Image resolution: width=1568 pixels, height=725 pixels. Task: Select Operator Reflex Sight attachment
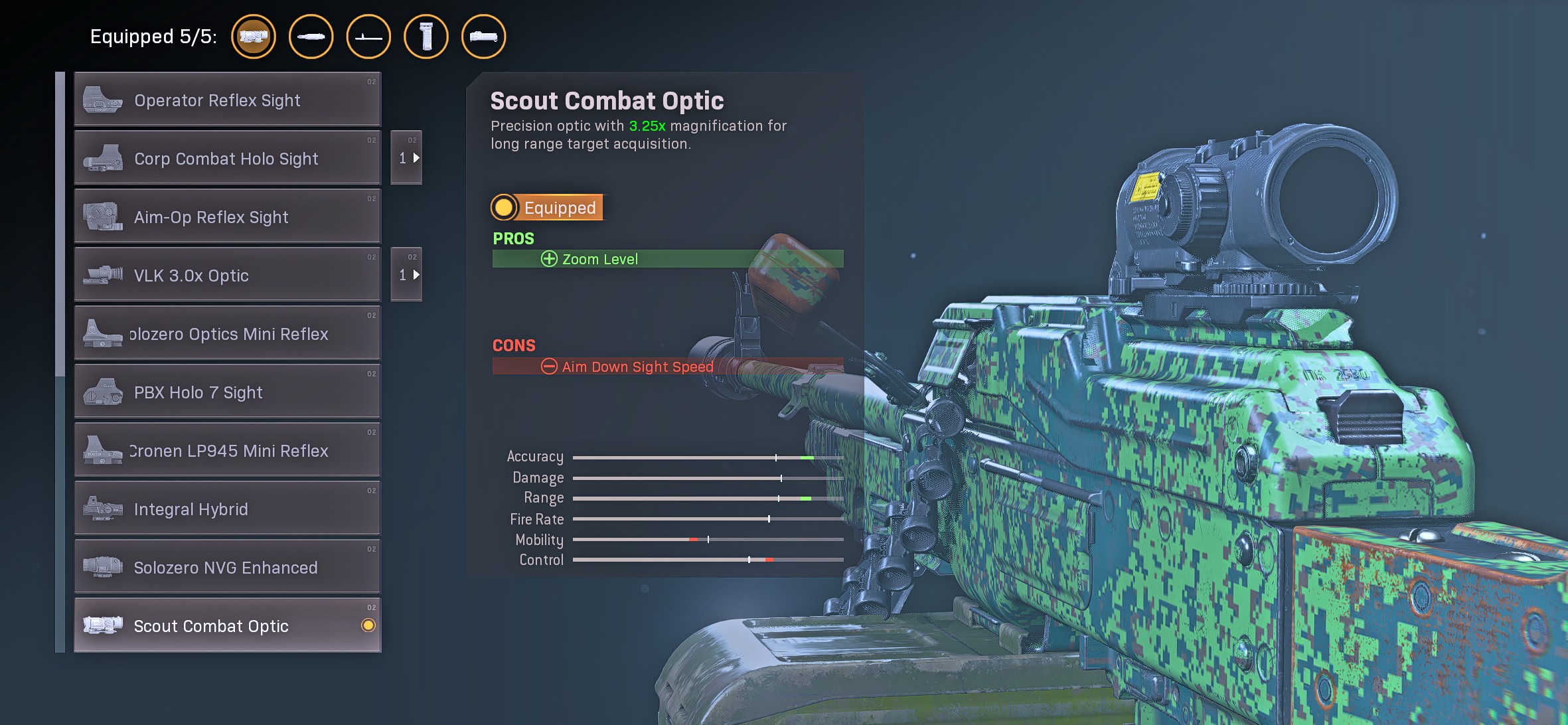point(227,100)
